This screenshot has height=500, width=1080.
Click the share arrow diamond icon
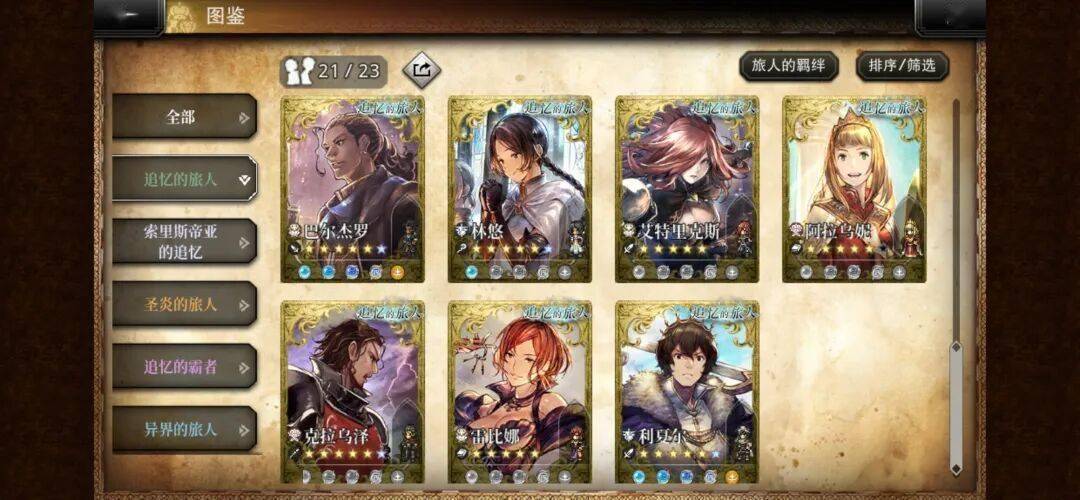pyautogui.click(x=421, y=70)
